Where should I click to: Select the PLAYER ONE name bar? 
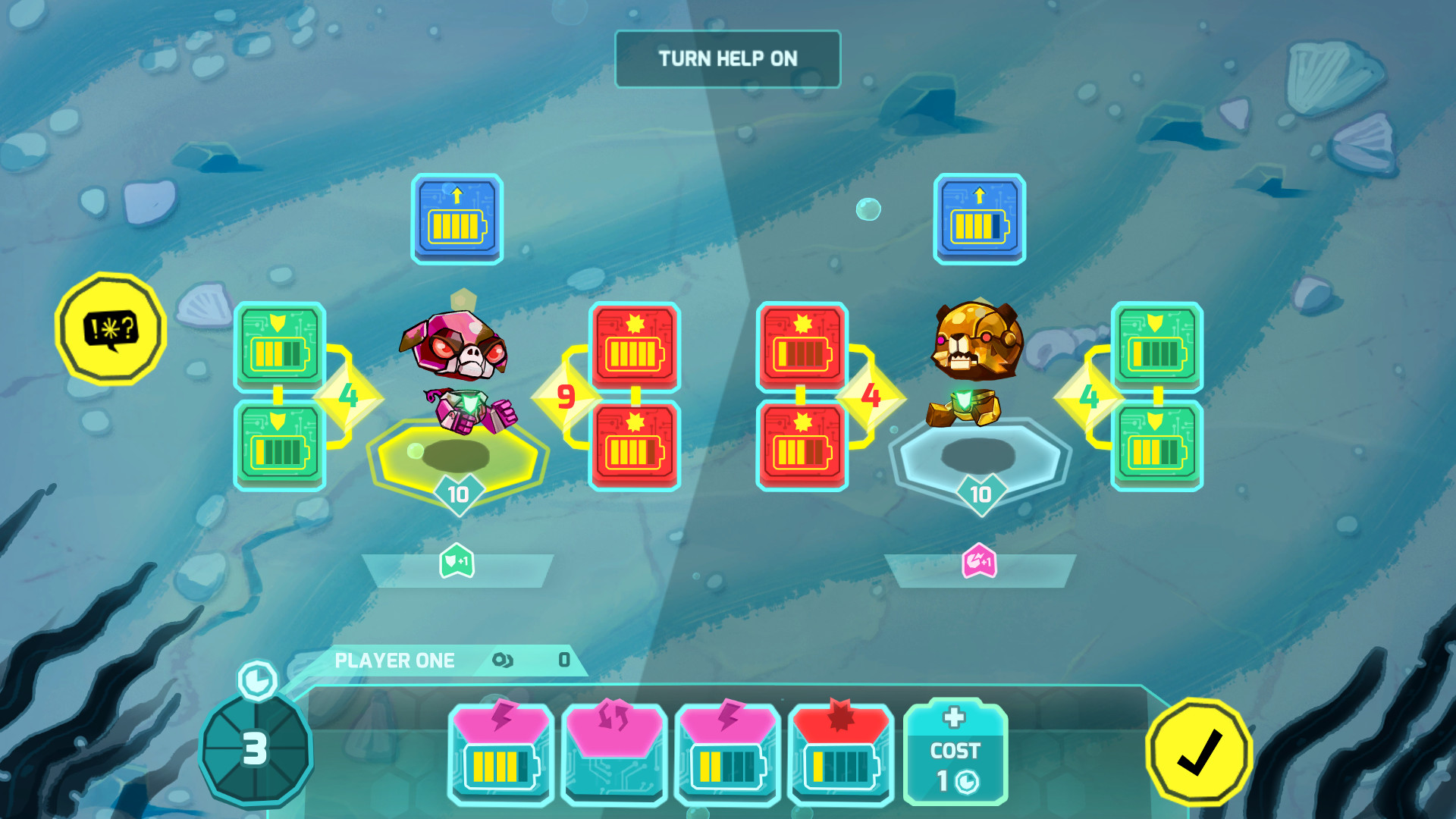[396, 660]
